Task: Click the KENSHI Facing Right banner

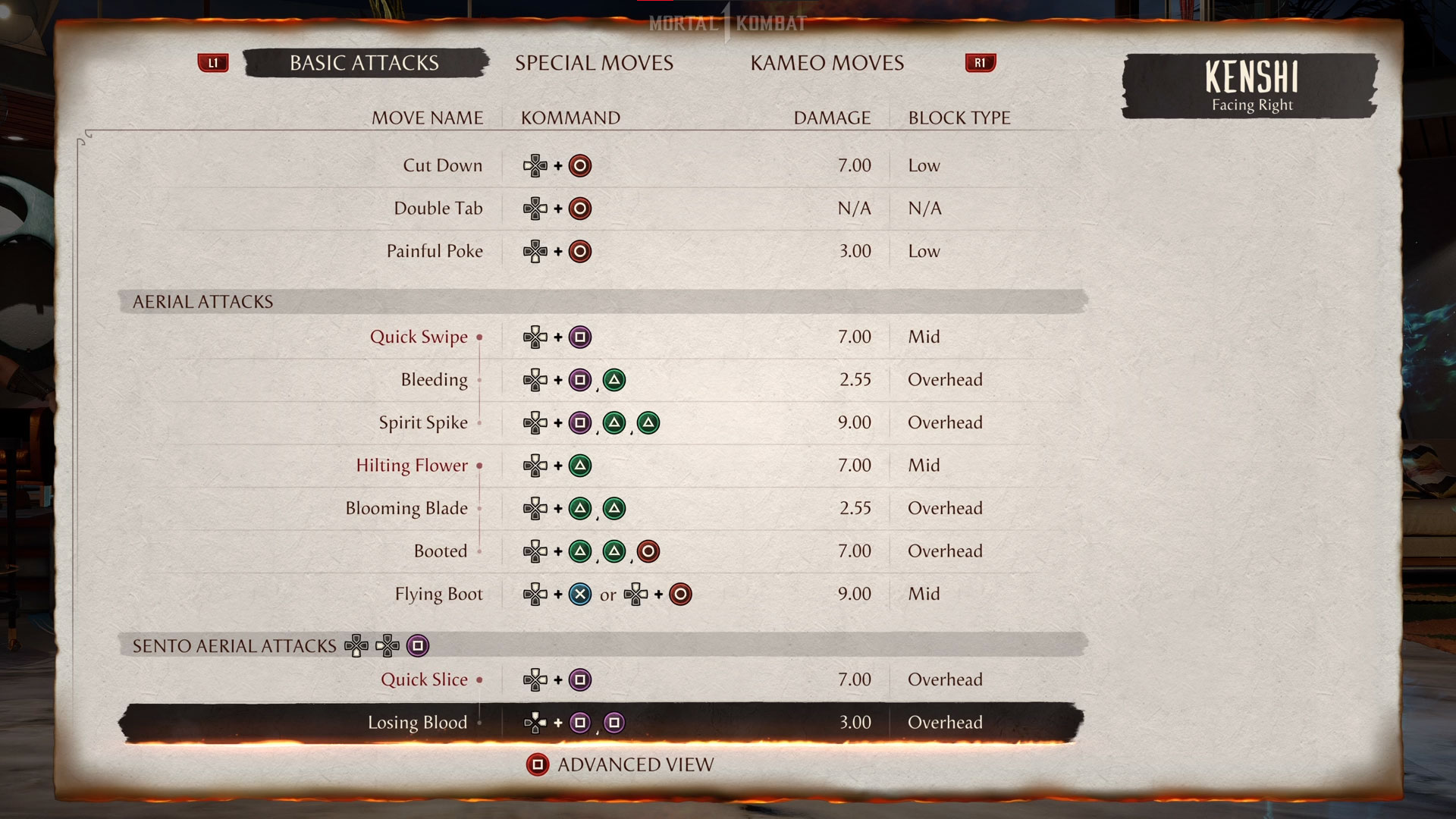Action: [x=1250, y=86]
